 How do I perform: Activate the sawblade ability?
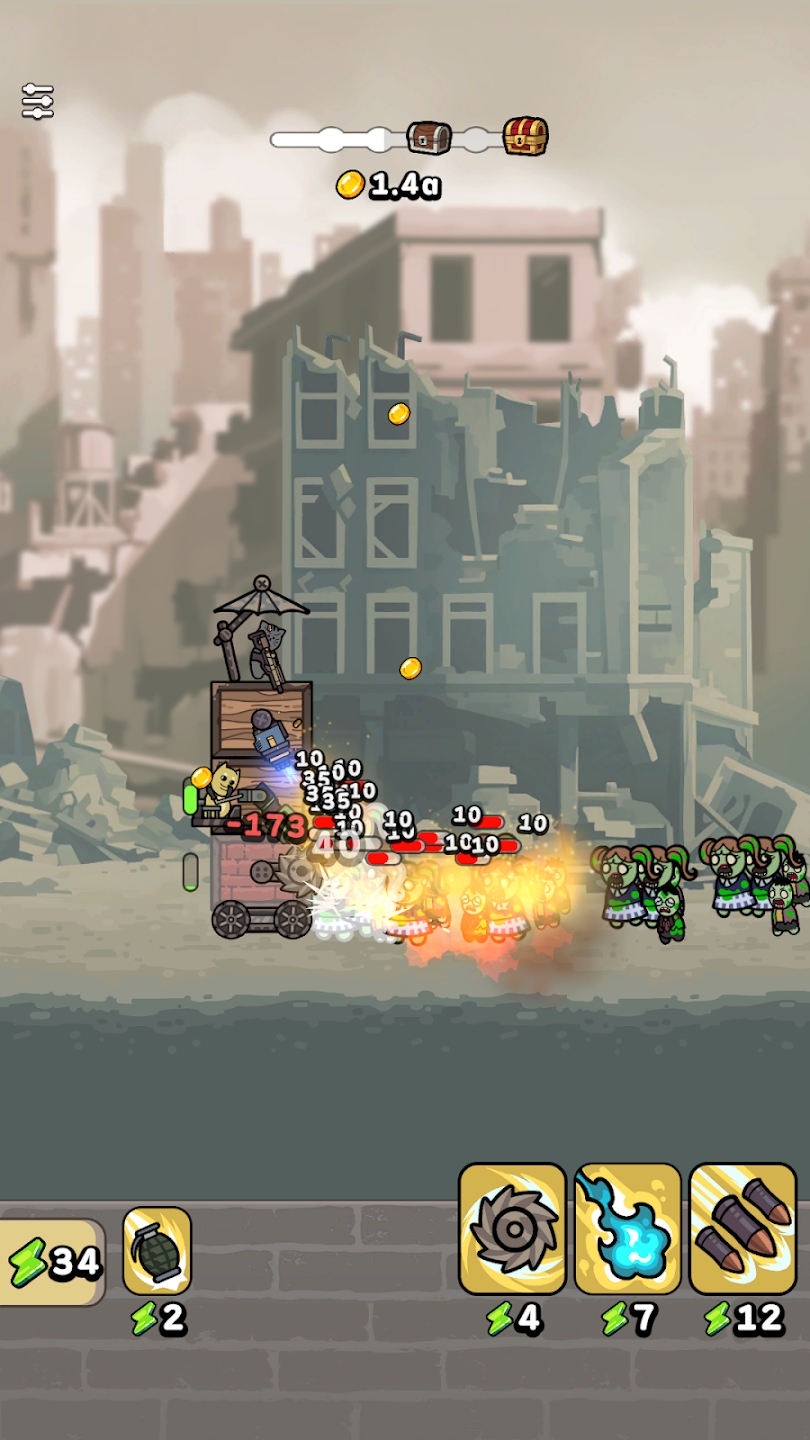(x=512, y=1229)
